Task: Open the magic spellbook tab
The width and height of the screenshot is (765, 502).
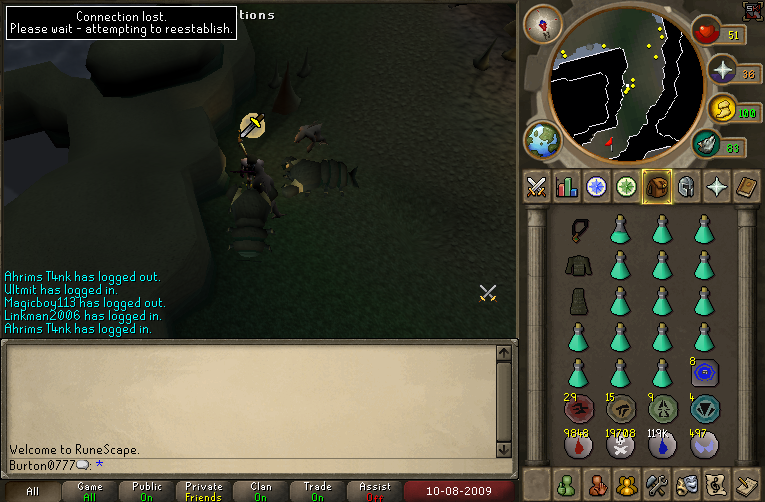Action: tap(746, 187)
